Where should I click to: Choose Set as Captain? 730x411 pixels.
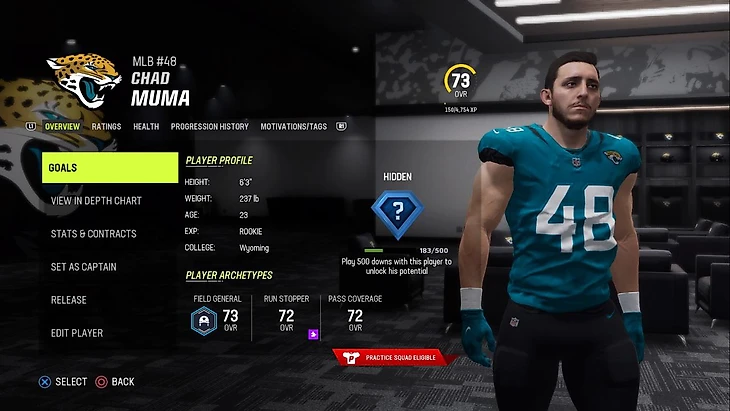tap(83, 267)
